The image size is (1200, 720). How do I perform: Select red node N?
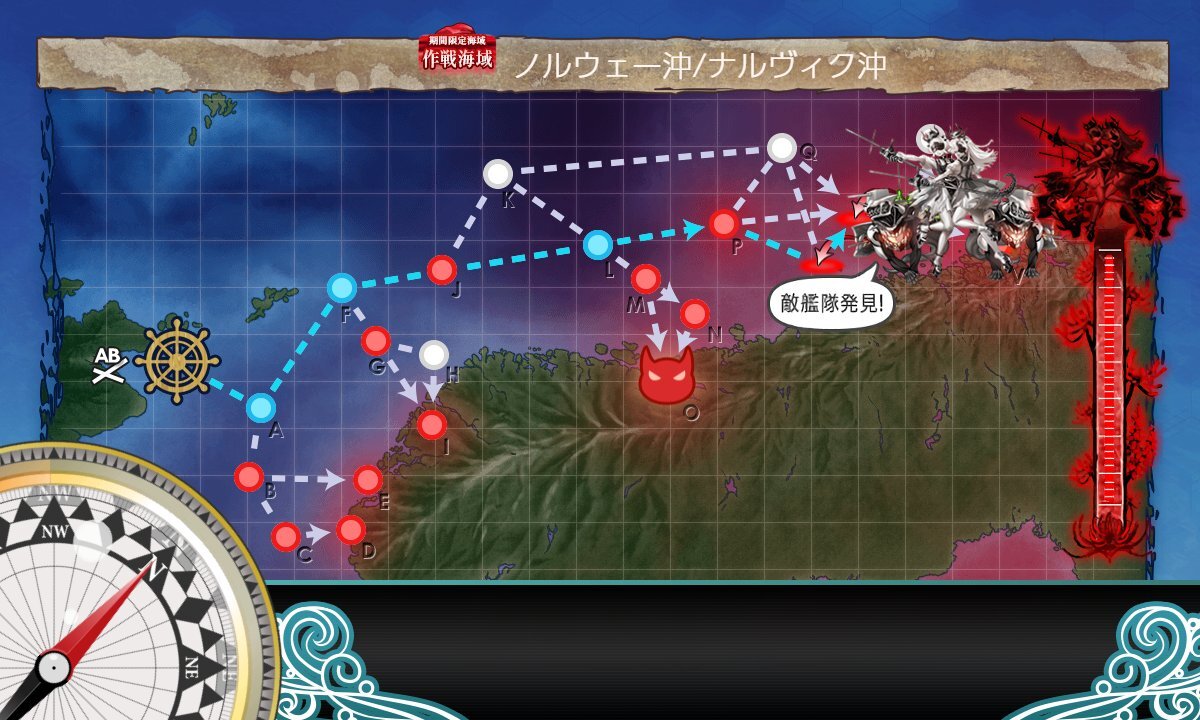695,314
